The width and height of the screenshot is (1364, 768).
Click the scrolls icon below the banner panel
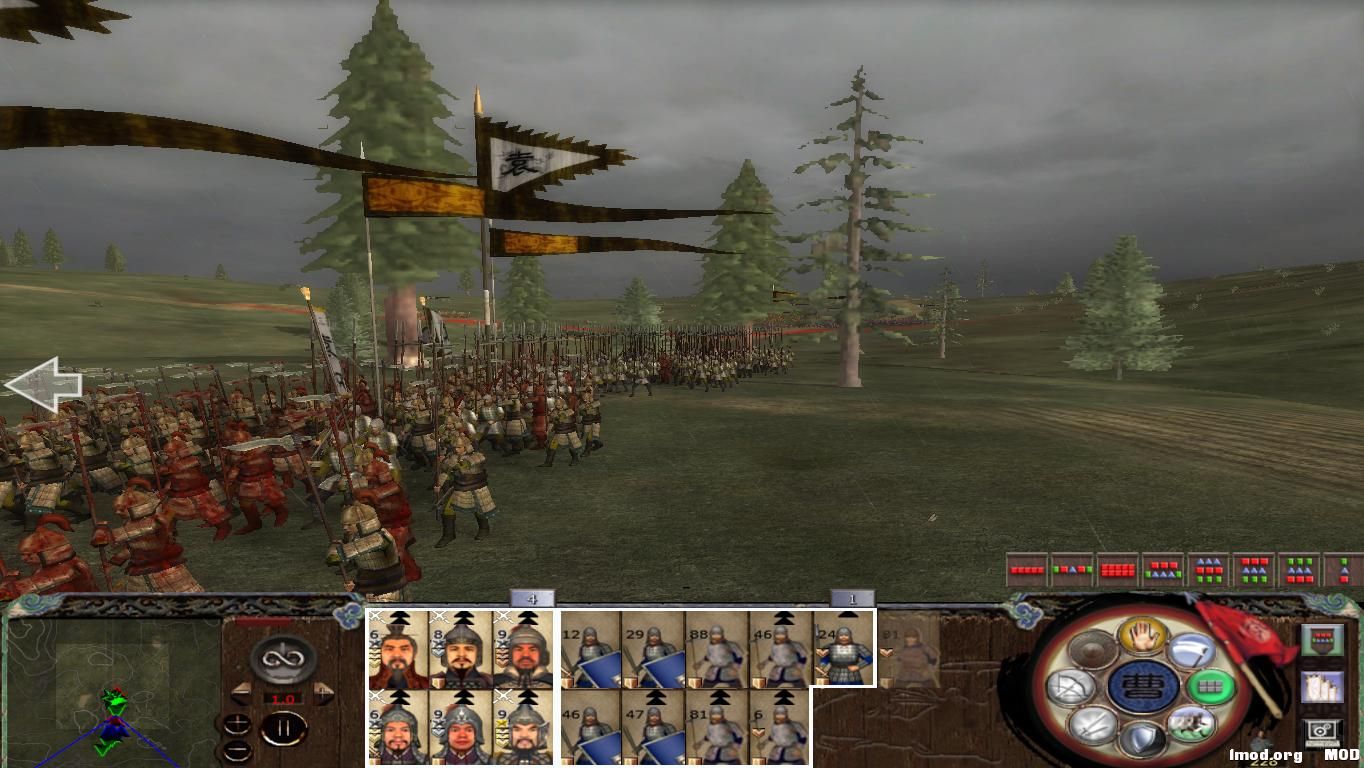tap(1323, 689)
